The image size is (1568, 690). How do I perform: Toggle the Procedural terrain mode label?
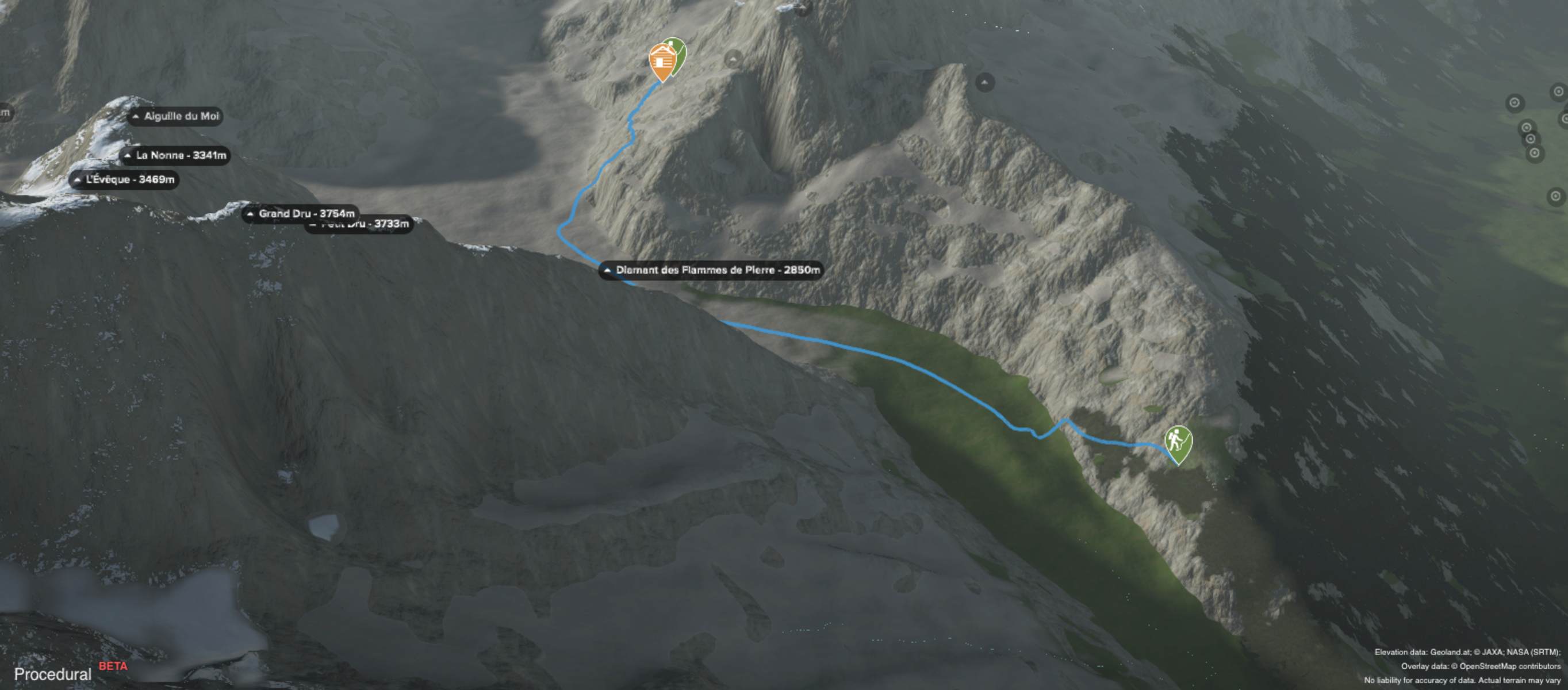click(x=53, y=674)
